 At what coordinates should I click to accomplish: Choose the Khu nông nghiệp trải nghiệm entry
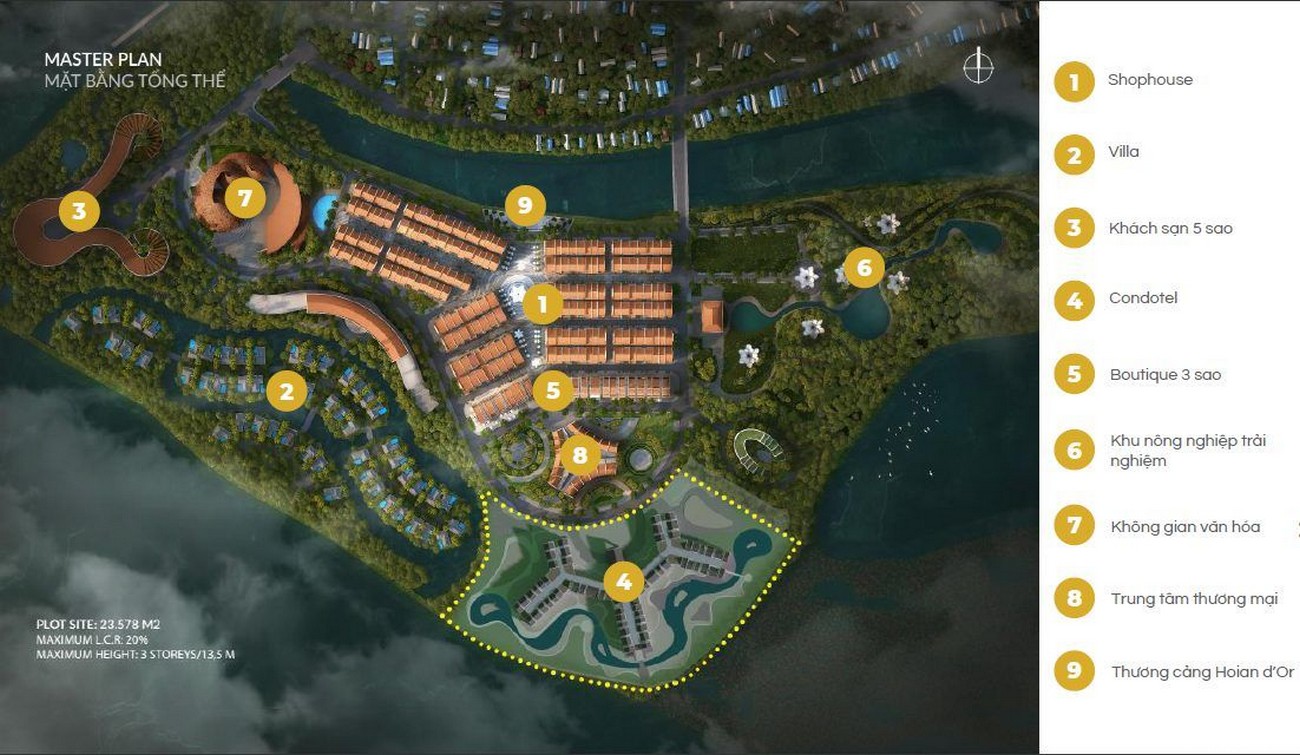pos(1187,450)
